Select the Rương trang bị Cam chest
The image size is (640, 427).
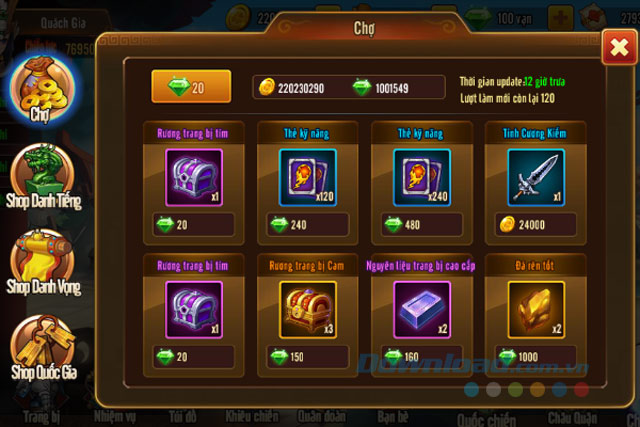(299, 311)
